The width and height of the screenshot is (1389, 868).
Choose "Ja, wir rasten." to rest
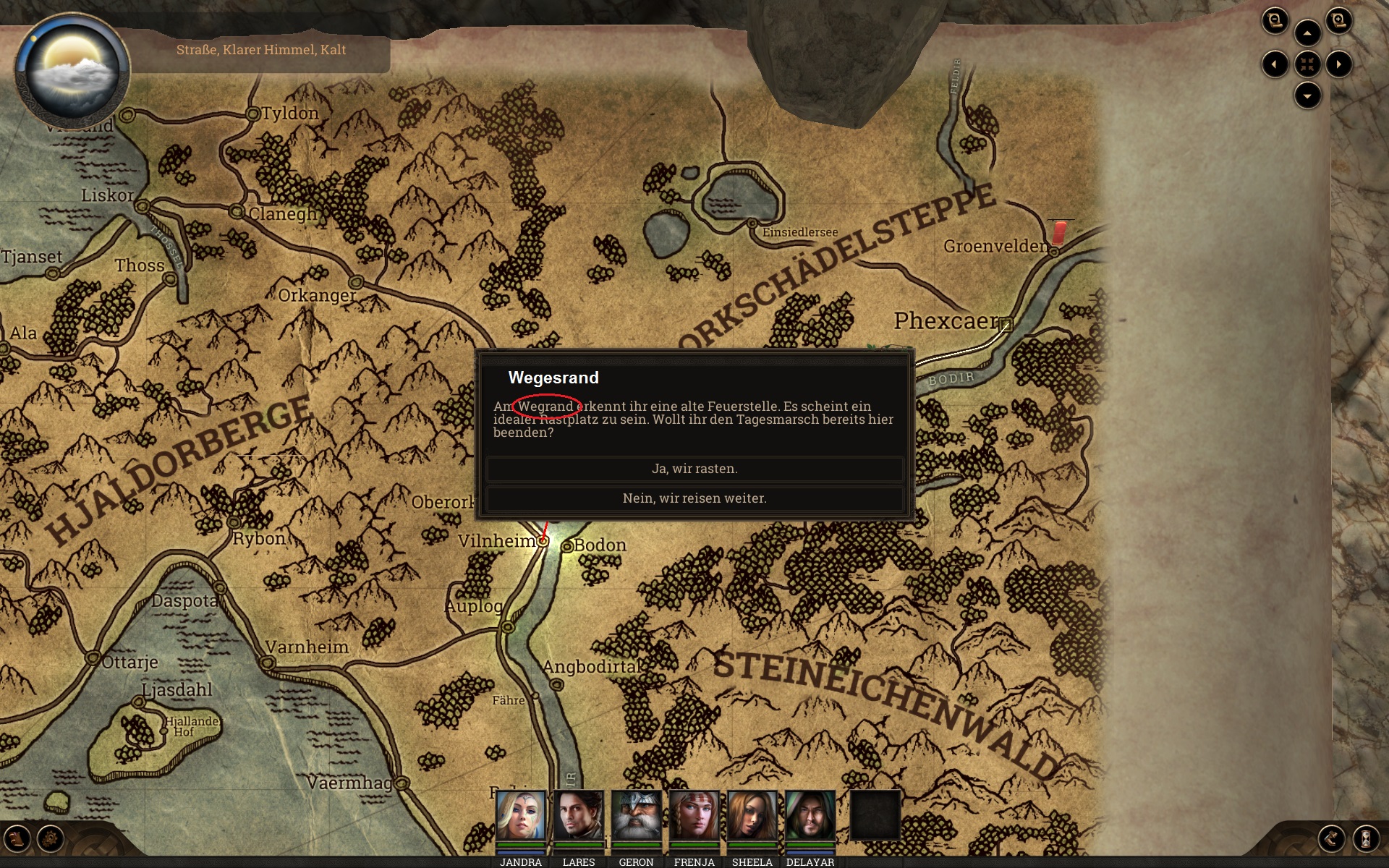pos(694,469)
